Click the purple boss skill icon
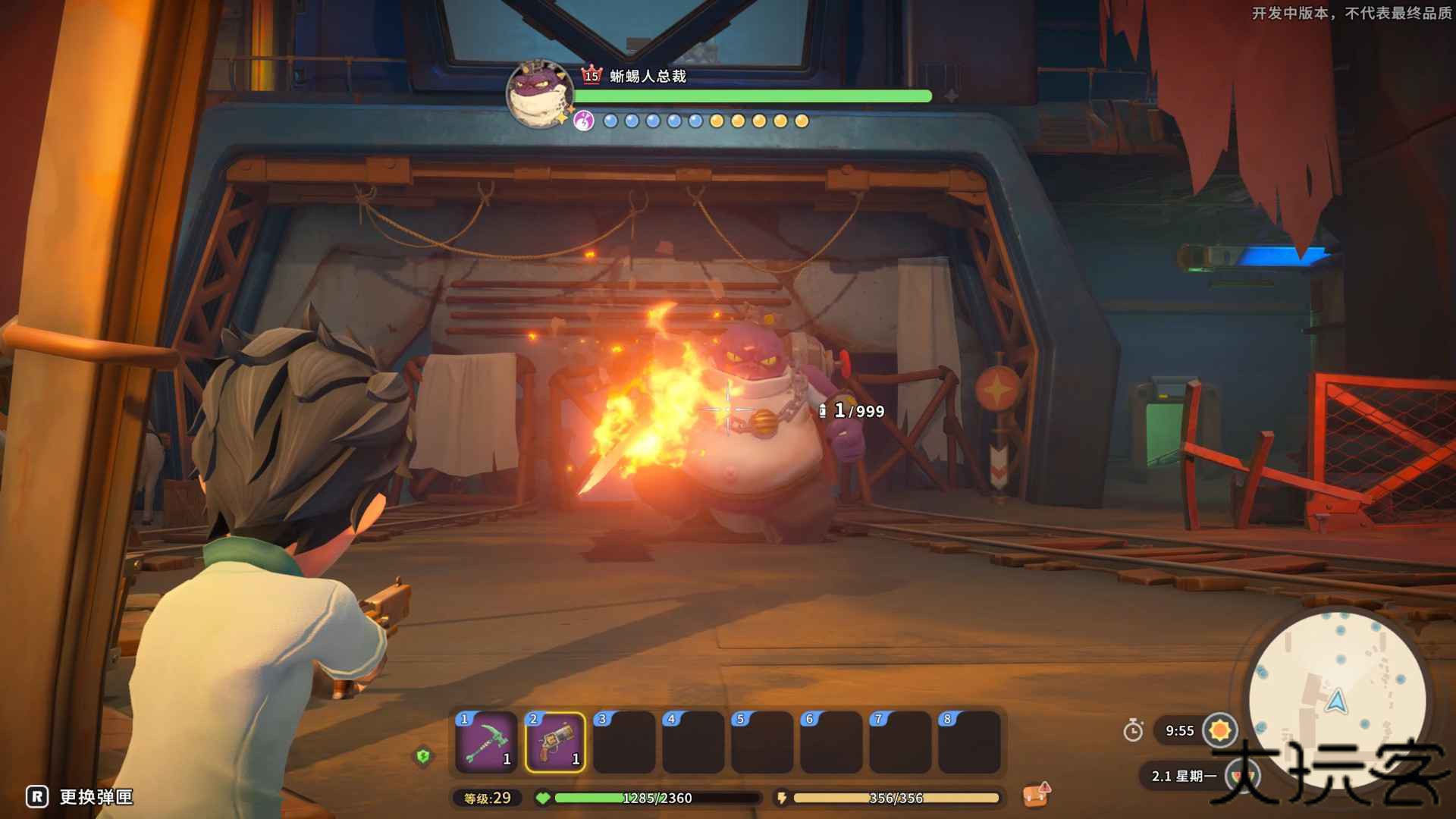This screenshot has height=819, width=1456. click(583, 121)
